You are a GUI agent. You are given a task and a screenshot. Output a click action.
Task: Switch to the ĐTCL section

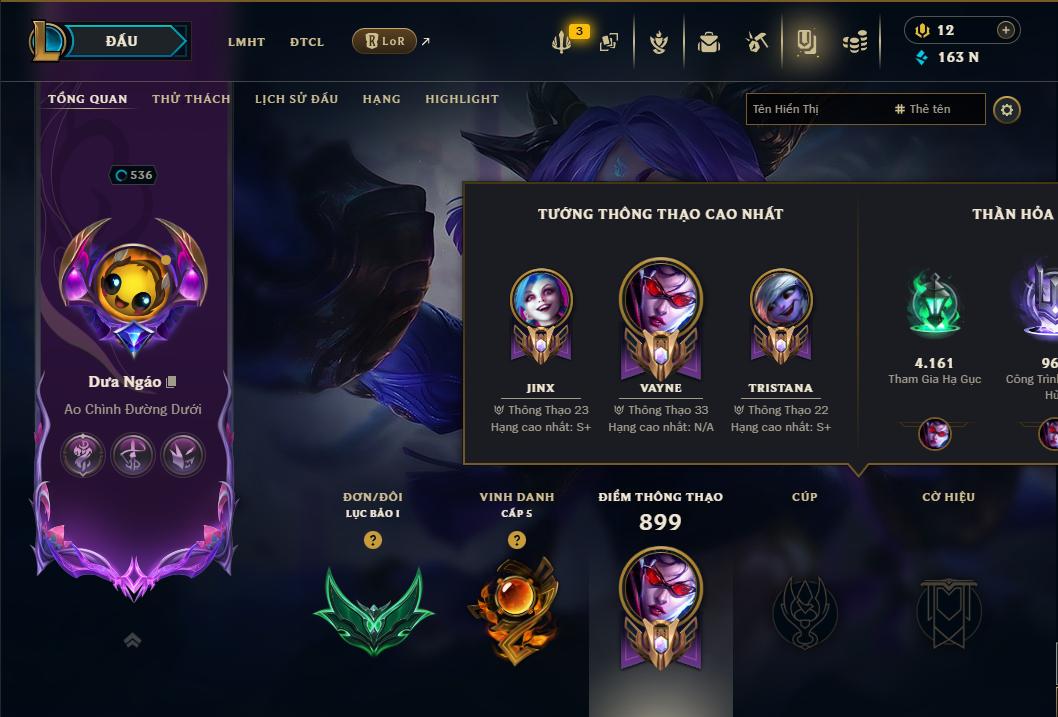(307, 42)
